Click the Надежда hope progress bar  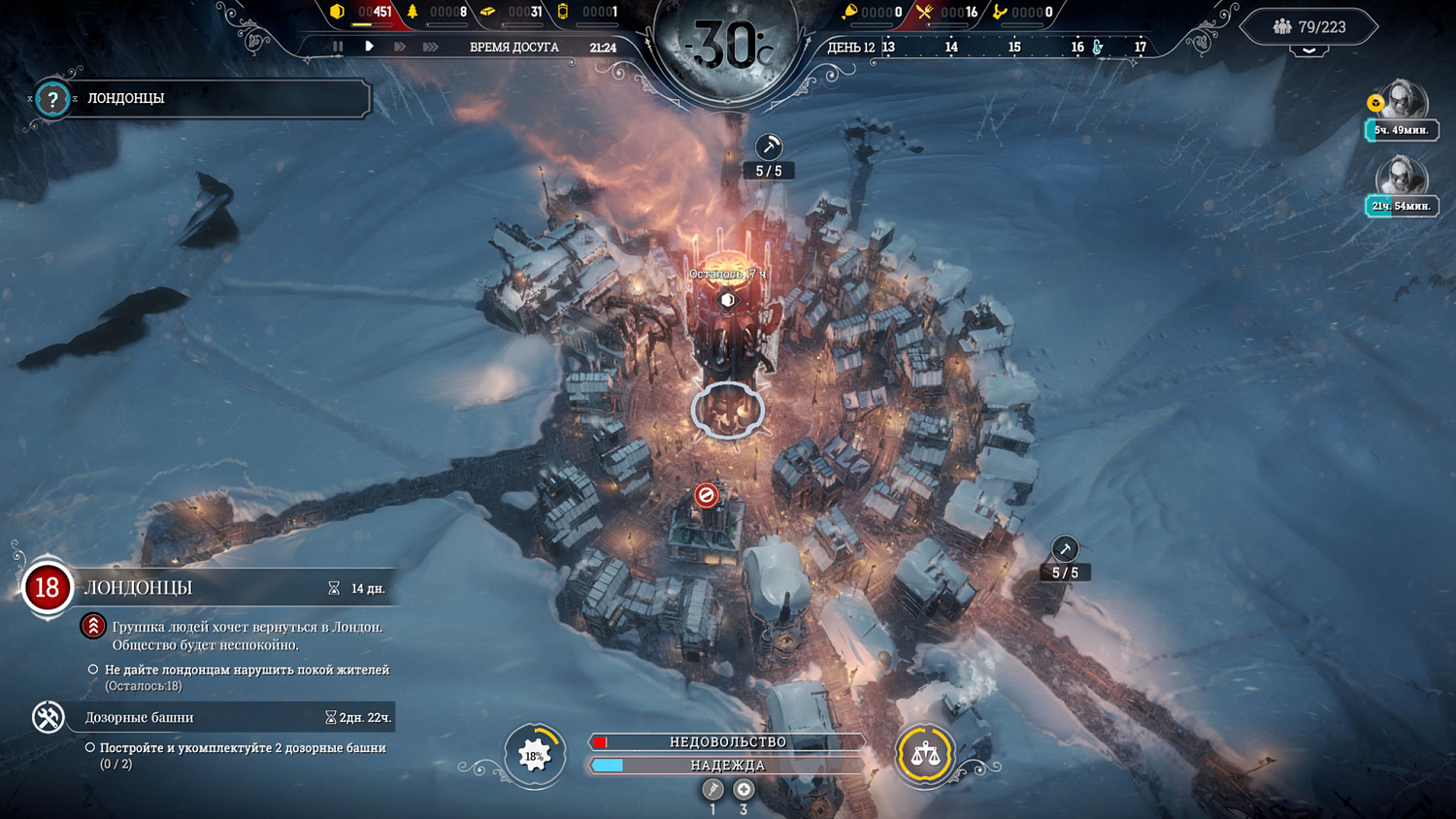727,766
